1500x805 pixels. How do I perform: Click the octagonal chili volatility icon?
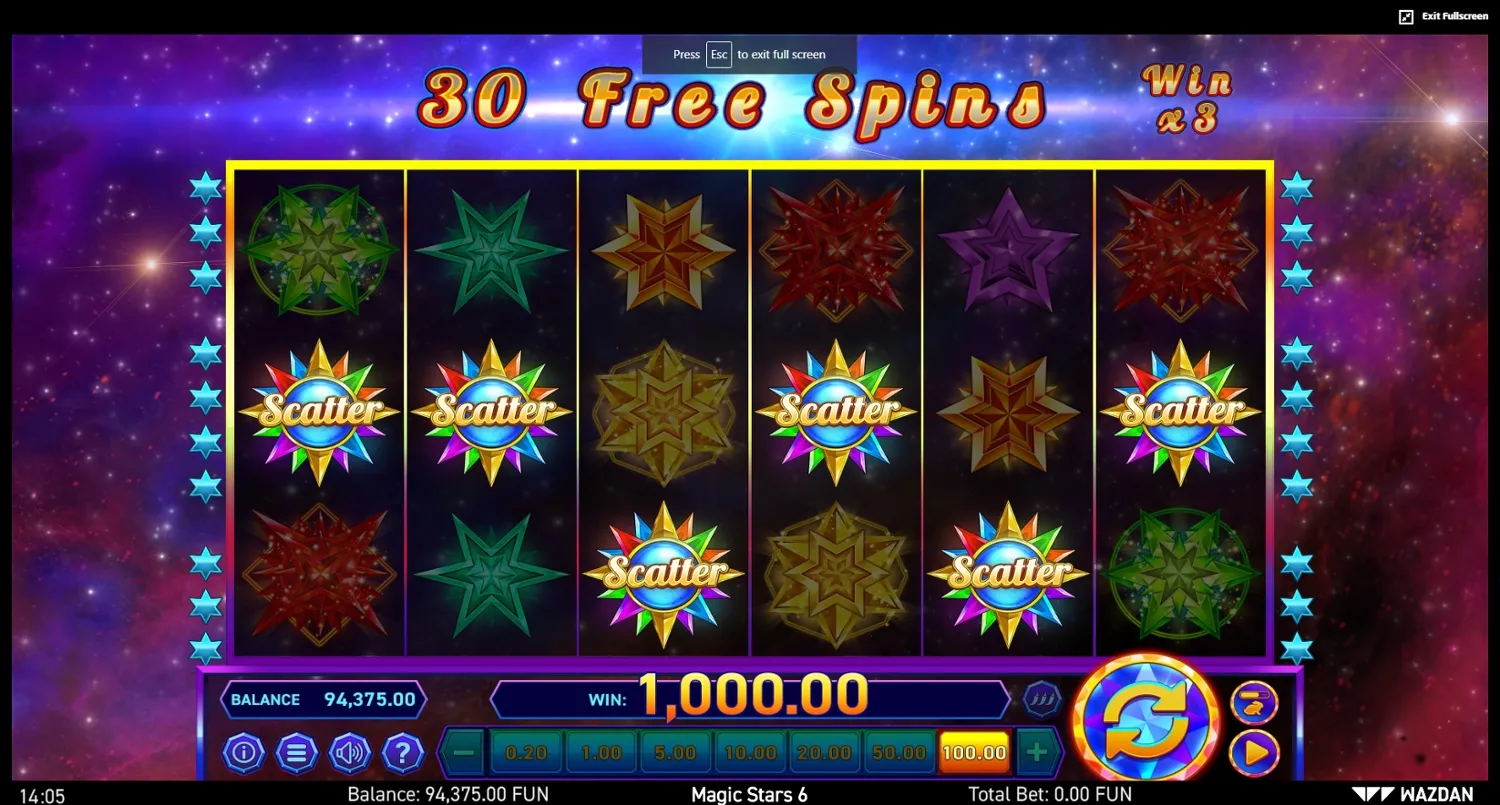click(x=1040, y=697)
